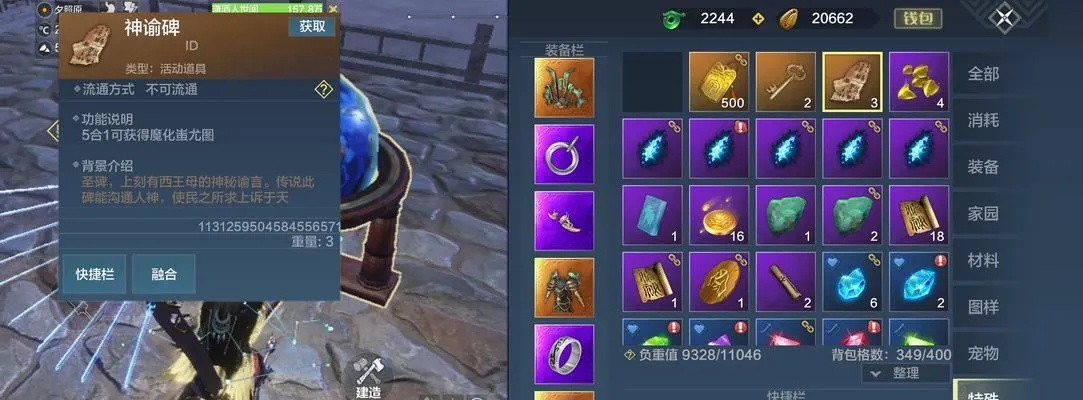This screenshot has height=400, width=1083.
Task: Choose the golden tag slot with 500
Action: (x=719, y=82)
